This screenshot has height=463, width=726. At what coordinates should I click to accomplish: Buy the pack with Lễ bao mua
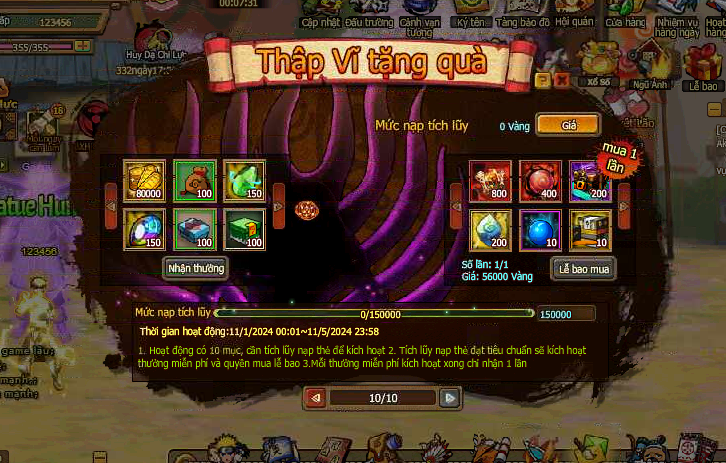(x=583, y=267)
